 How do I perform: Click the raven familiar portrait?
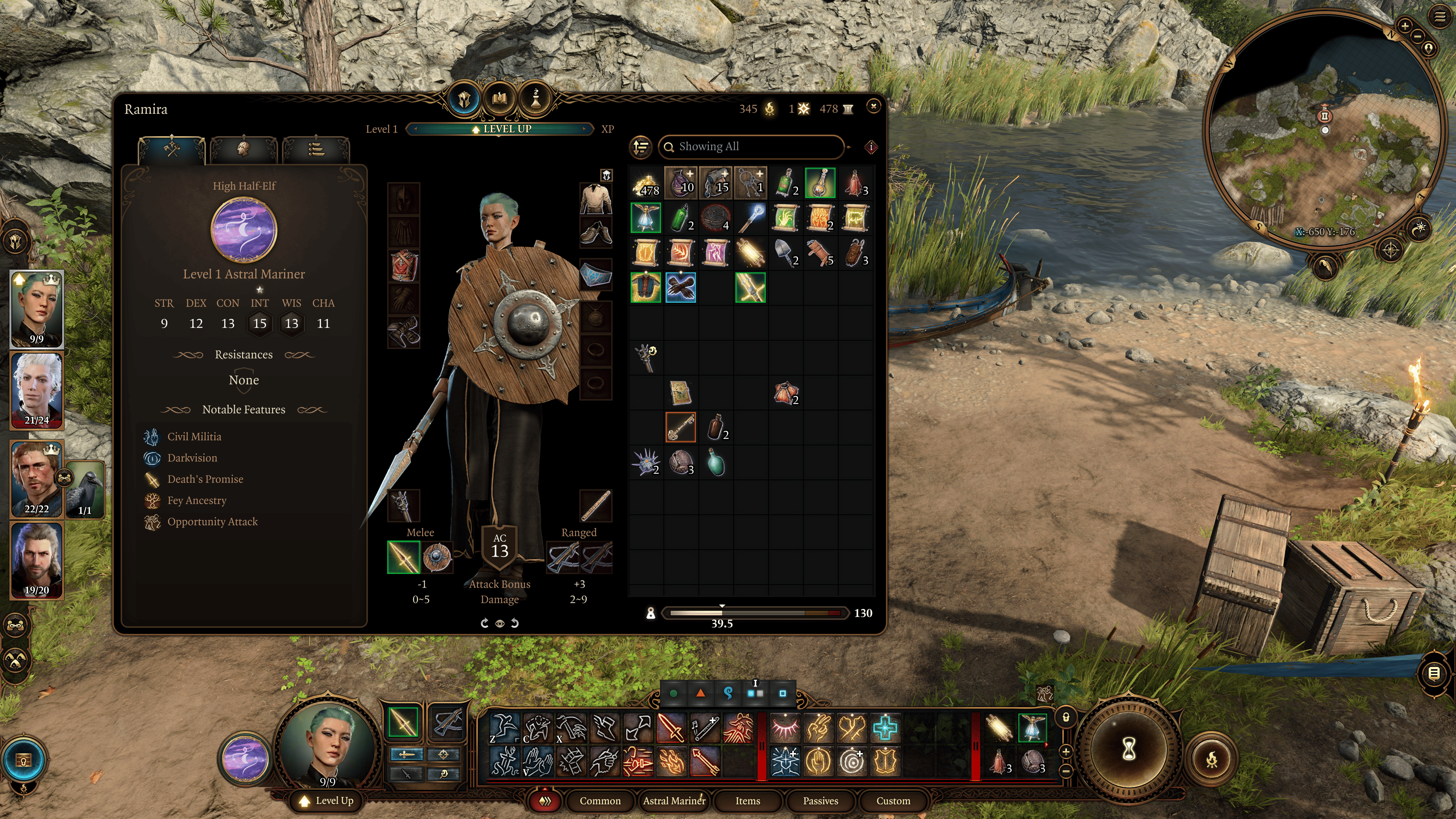(x=85, y=489)
